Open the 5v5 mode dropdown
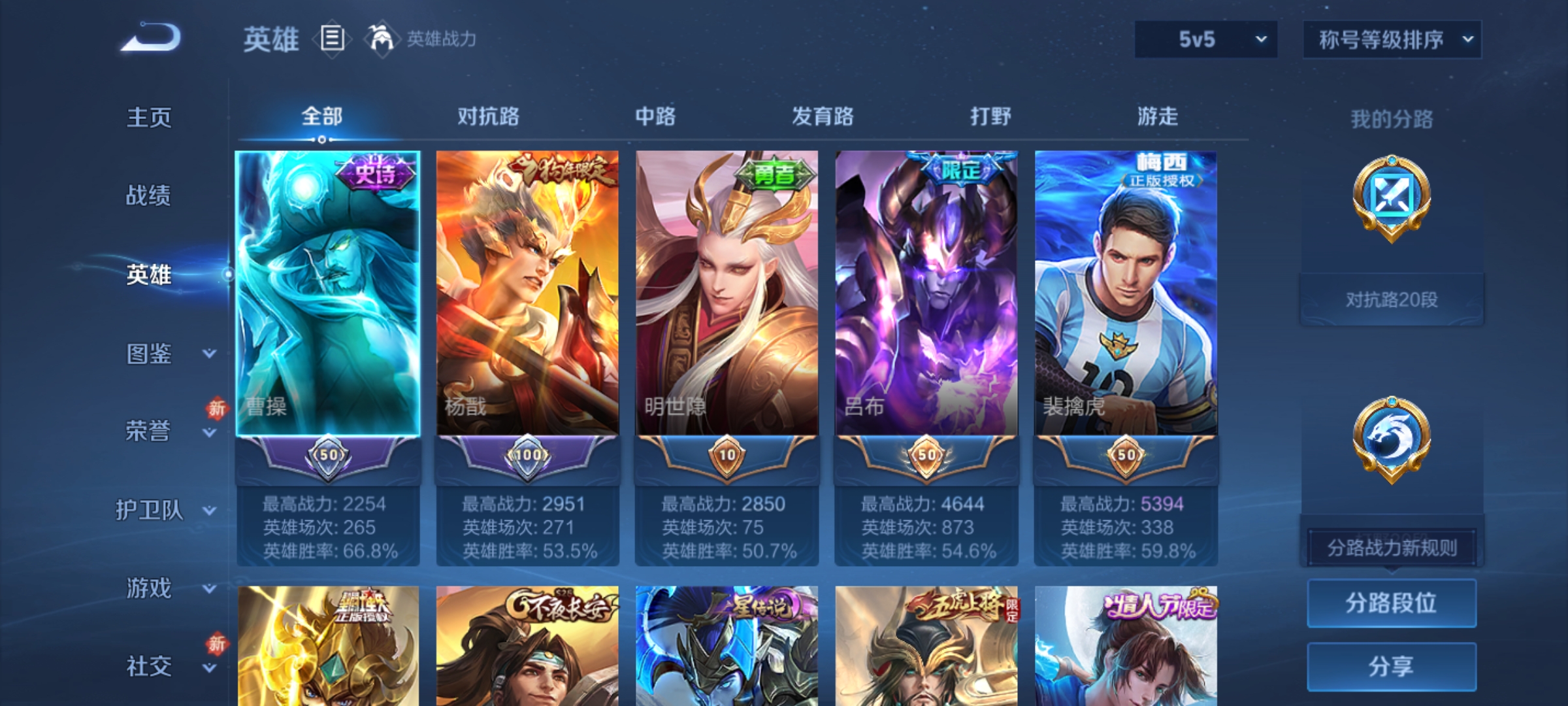The height and width of the screenshot is (706, 1568). (1204, 39)
